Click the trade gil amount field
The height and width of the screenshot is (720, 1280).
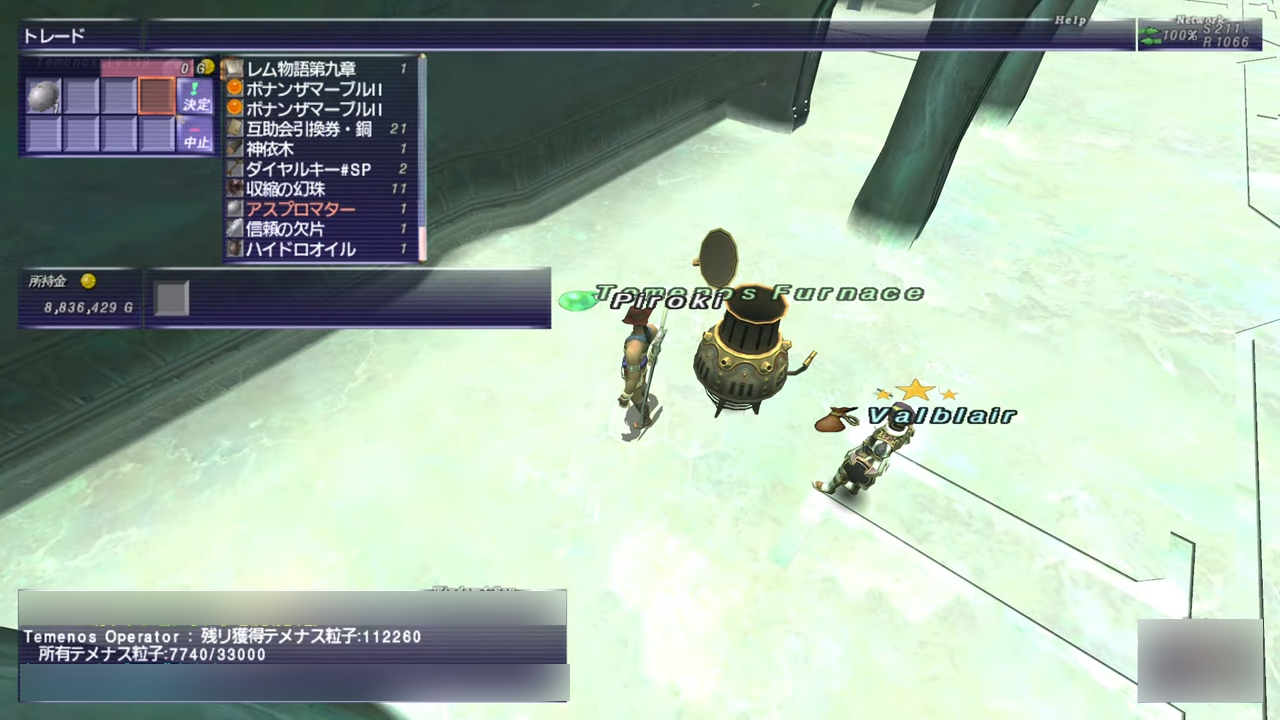click(x=150, y=68)
